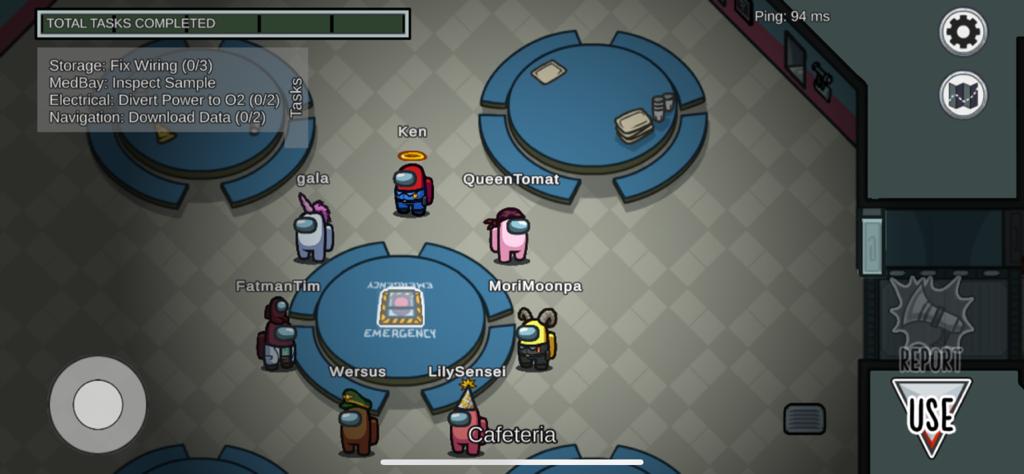
Task: Open the settings gear menu
Action: pyautogui.click(x=963, y=32)
